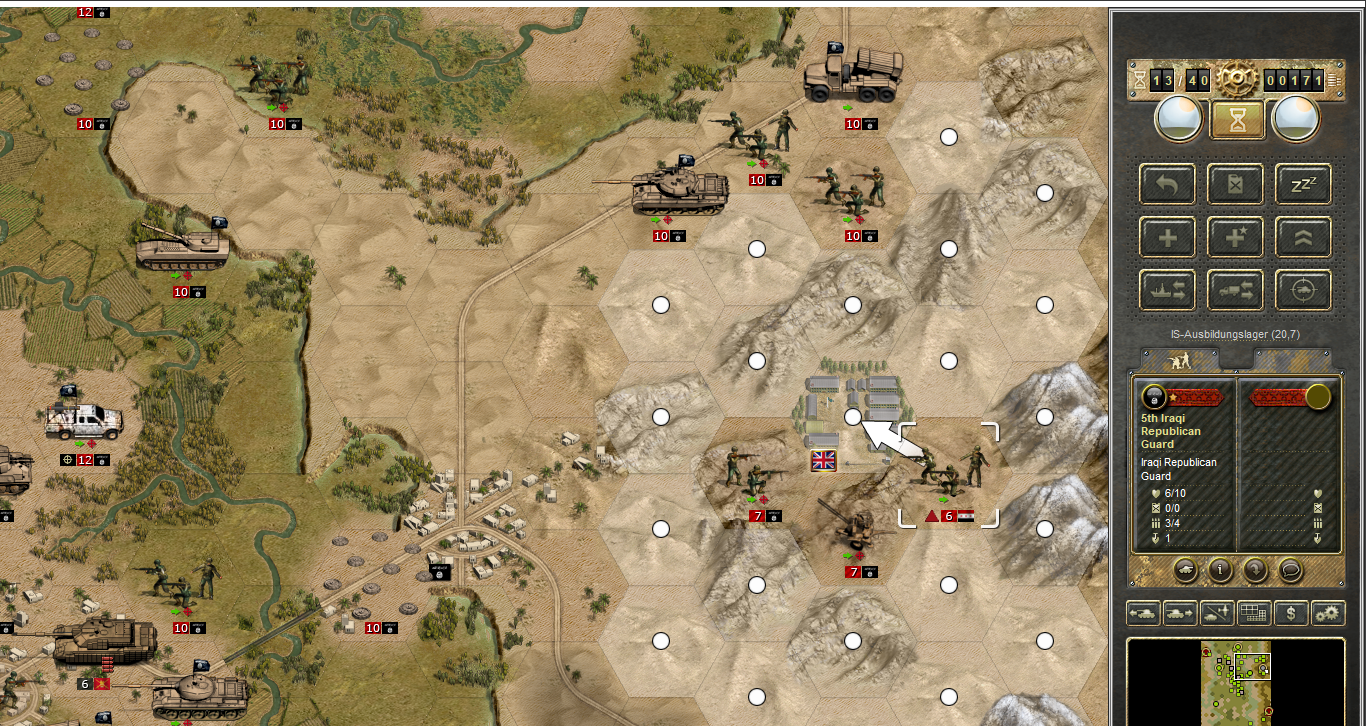1366x726 pixels.
Task: Open the dollar sign purchase button
Action: [1291, 613]
